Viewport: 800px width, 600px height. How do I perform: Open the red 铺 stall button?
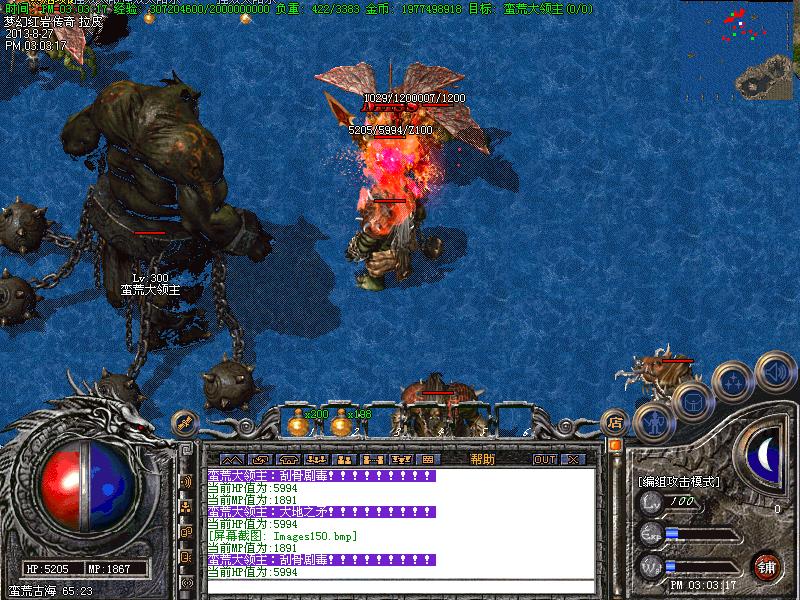(x=766, y=566)
